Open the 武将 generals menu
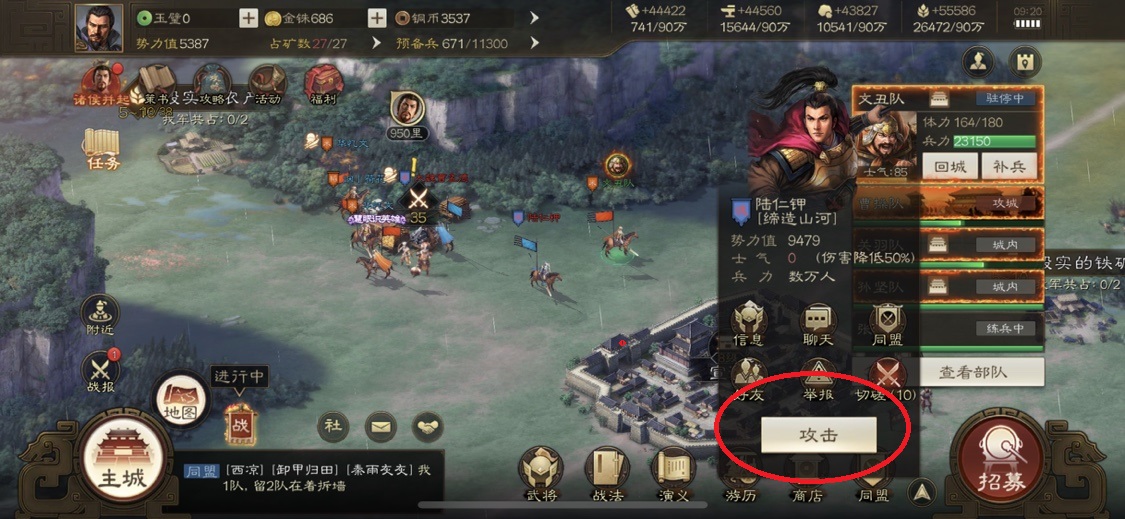This screenshot has width=1125, height=519. [539, 474]
